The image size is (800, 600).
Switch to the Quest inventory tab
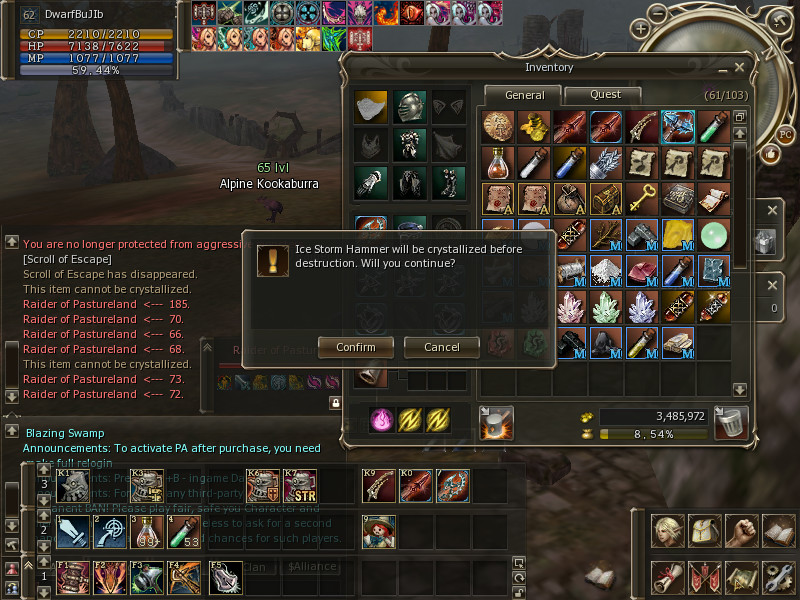(605, 95)
